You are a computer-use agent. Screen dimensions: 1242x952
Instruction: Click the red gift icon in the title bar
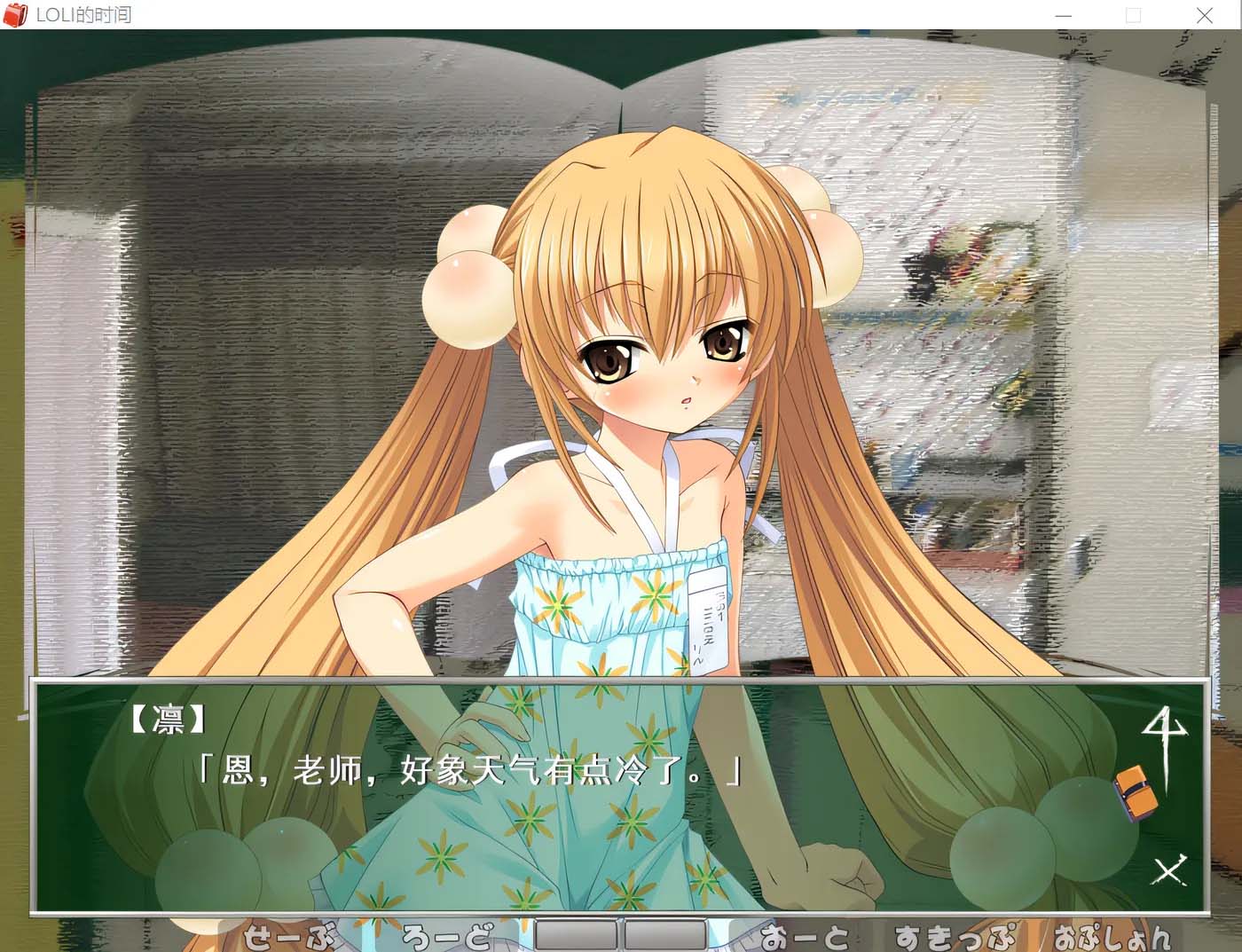pyautogui.click(x=15, y=15)
